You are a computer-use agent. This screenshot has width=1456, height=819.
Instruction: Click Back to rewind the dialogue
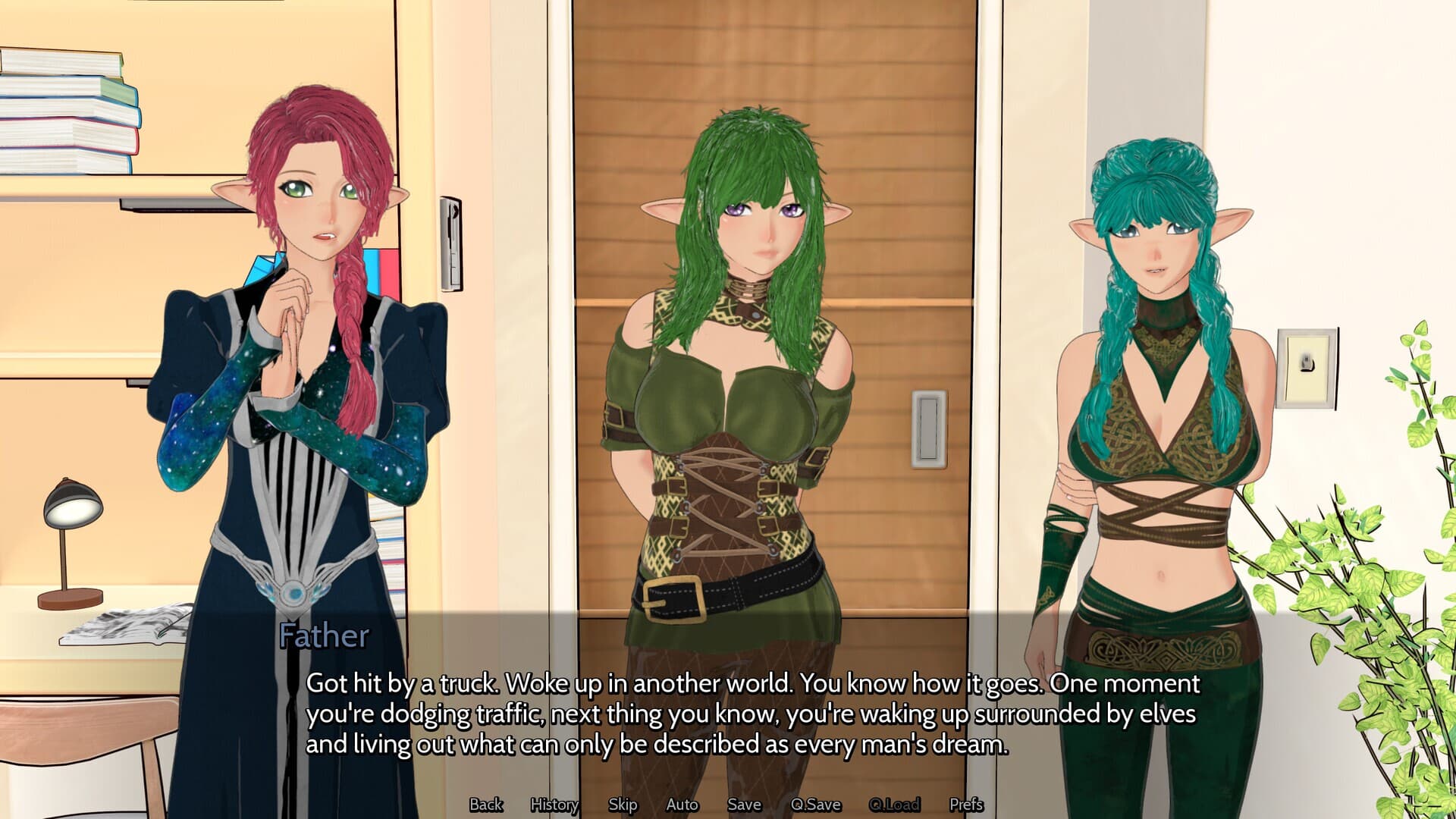(x=486, y=805)
